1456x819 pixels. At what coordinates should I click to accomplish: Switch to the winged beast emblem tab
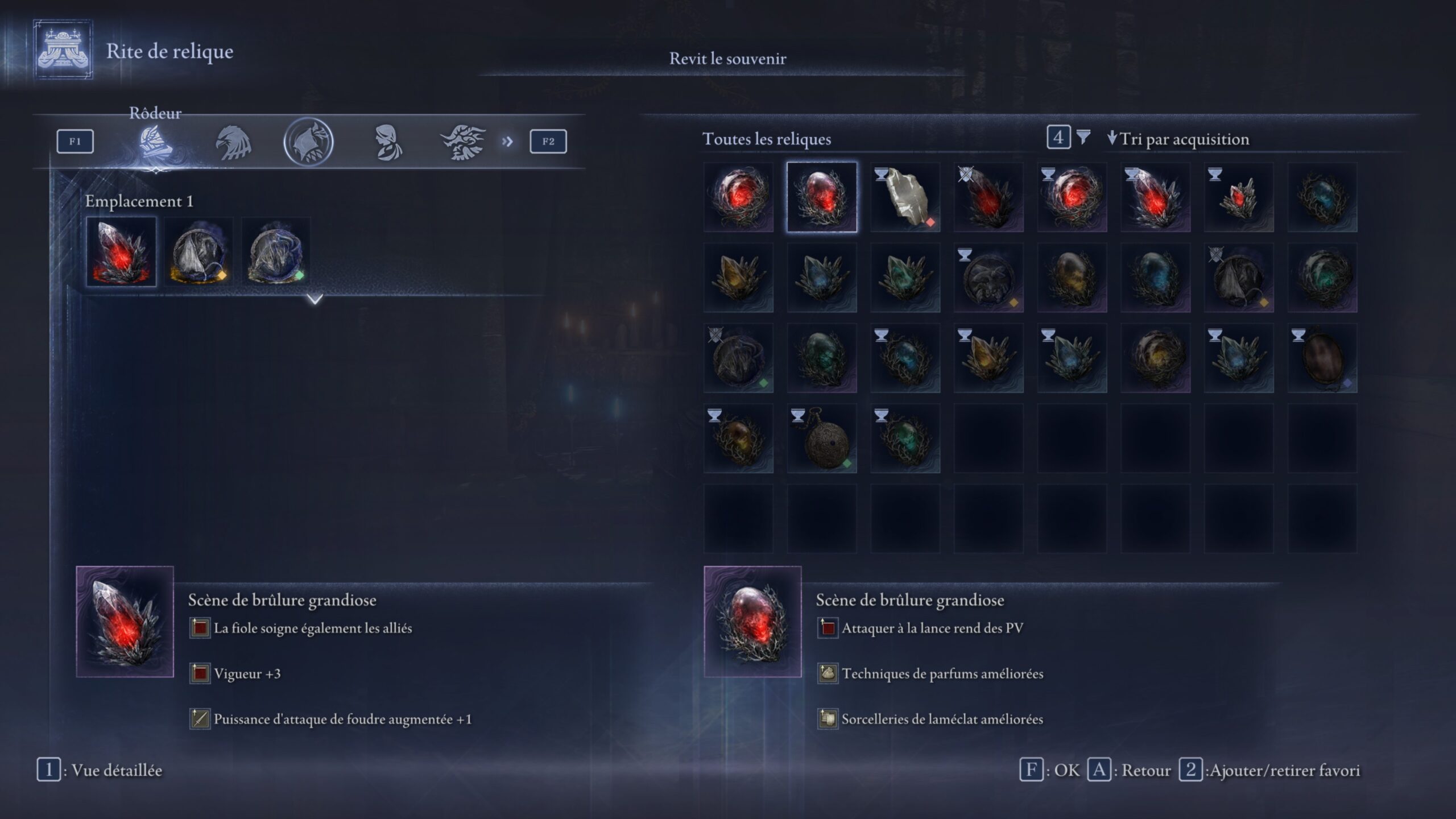[462, 142]
